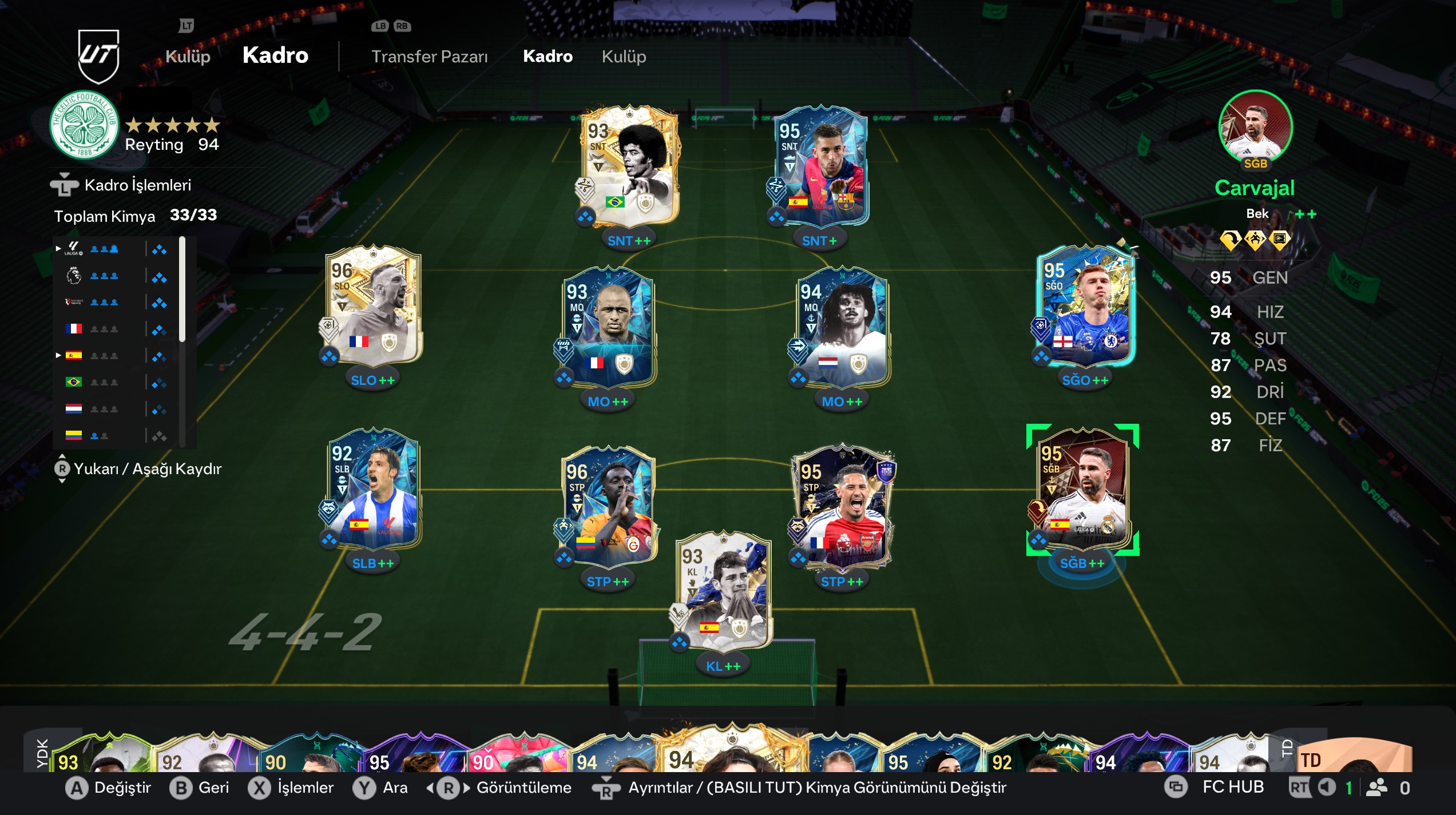The width and height of the screenshot is (1456, 815).
Task: Select the 96-rated SLO left winger card
Action: pyautogui.click(x=373, y=306)
